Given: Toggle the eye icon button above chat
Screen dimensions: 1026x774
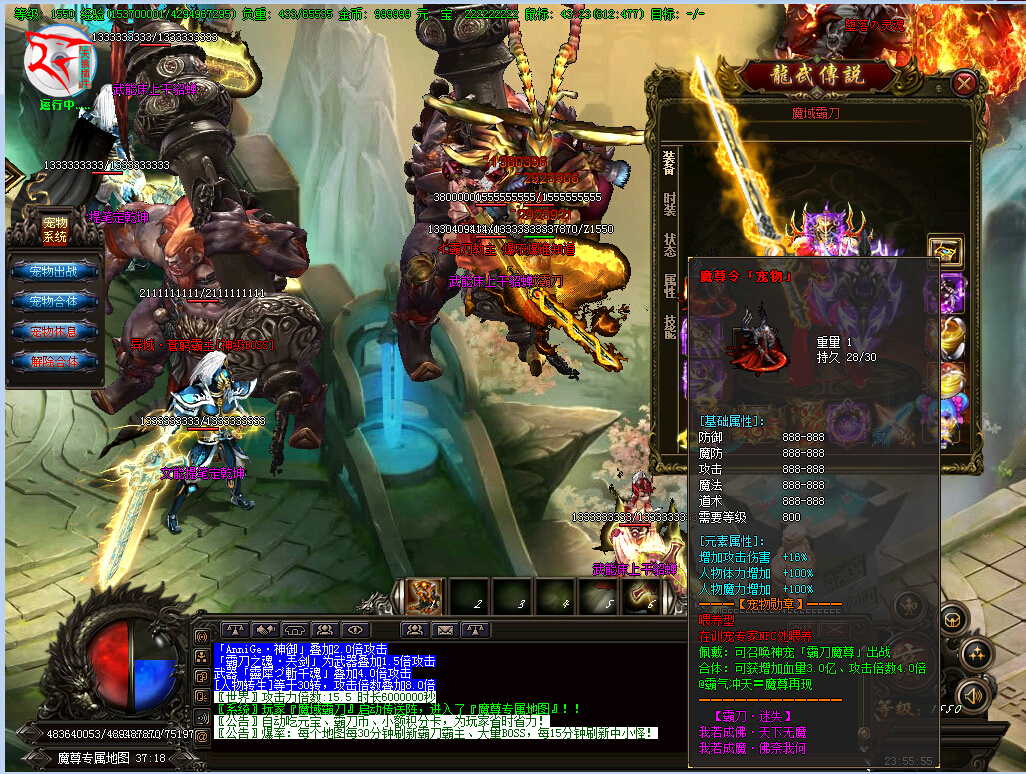Looking at the screenshot, I should coord(355,630).
